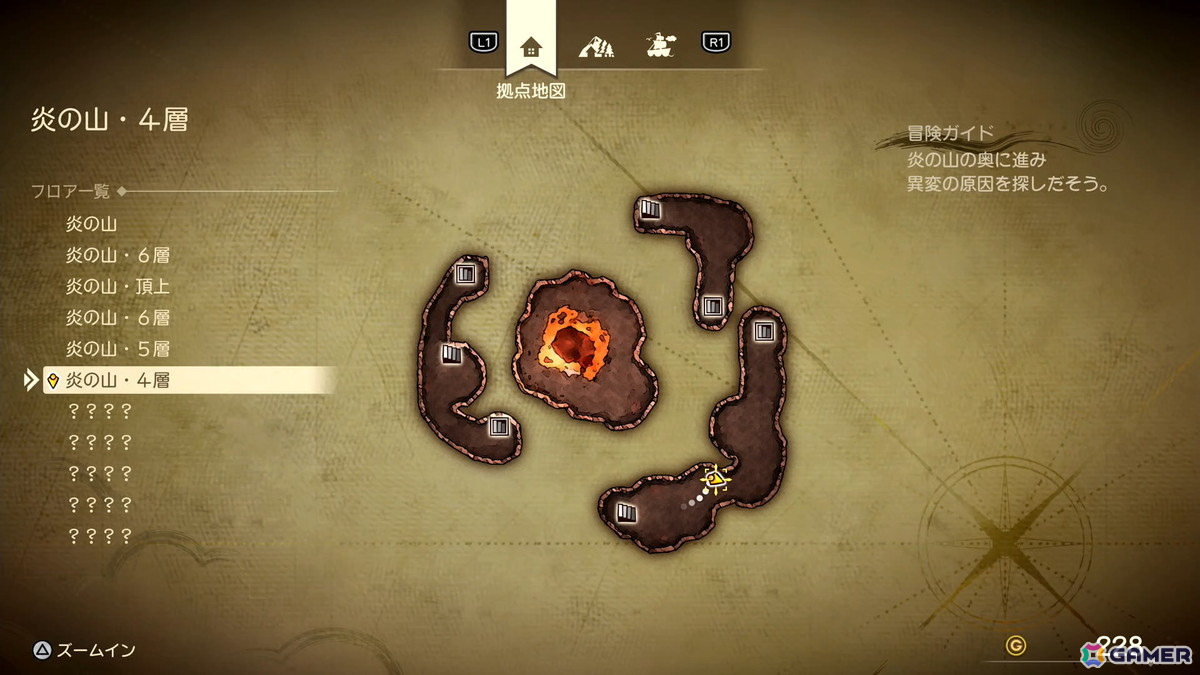
Task: Click the highlighted 炎の山・4層 entry
Action: (117, 380)
